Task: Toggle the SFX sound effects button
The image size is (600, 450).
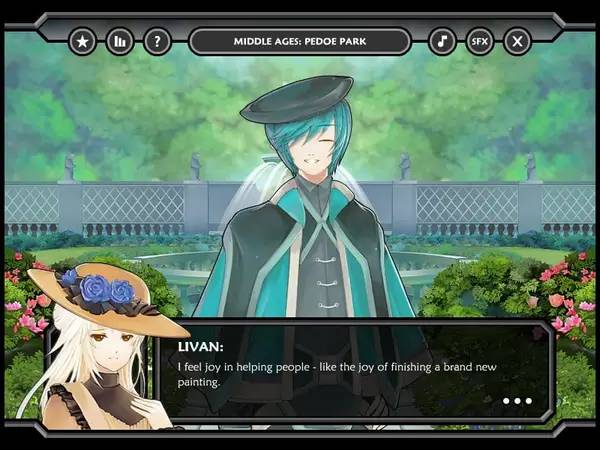Action: [479, 41]
